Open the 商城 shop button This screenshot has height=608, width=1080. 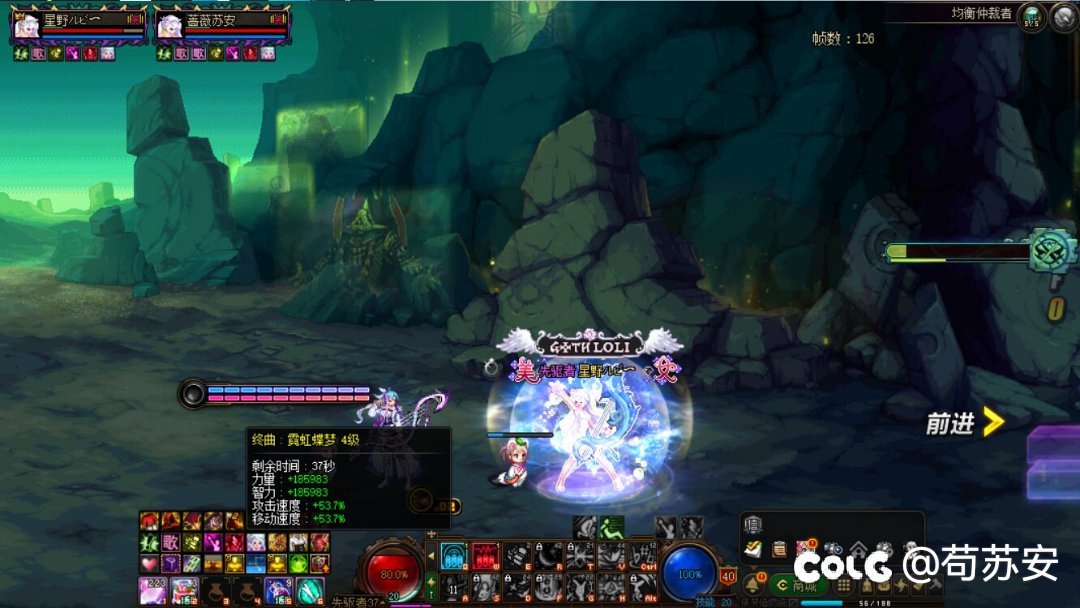coord(800,586)
